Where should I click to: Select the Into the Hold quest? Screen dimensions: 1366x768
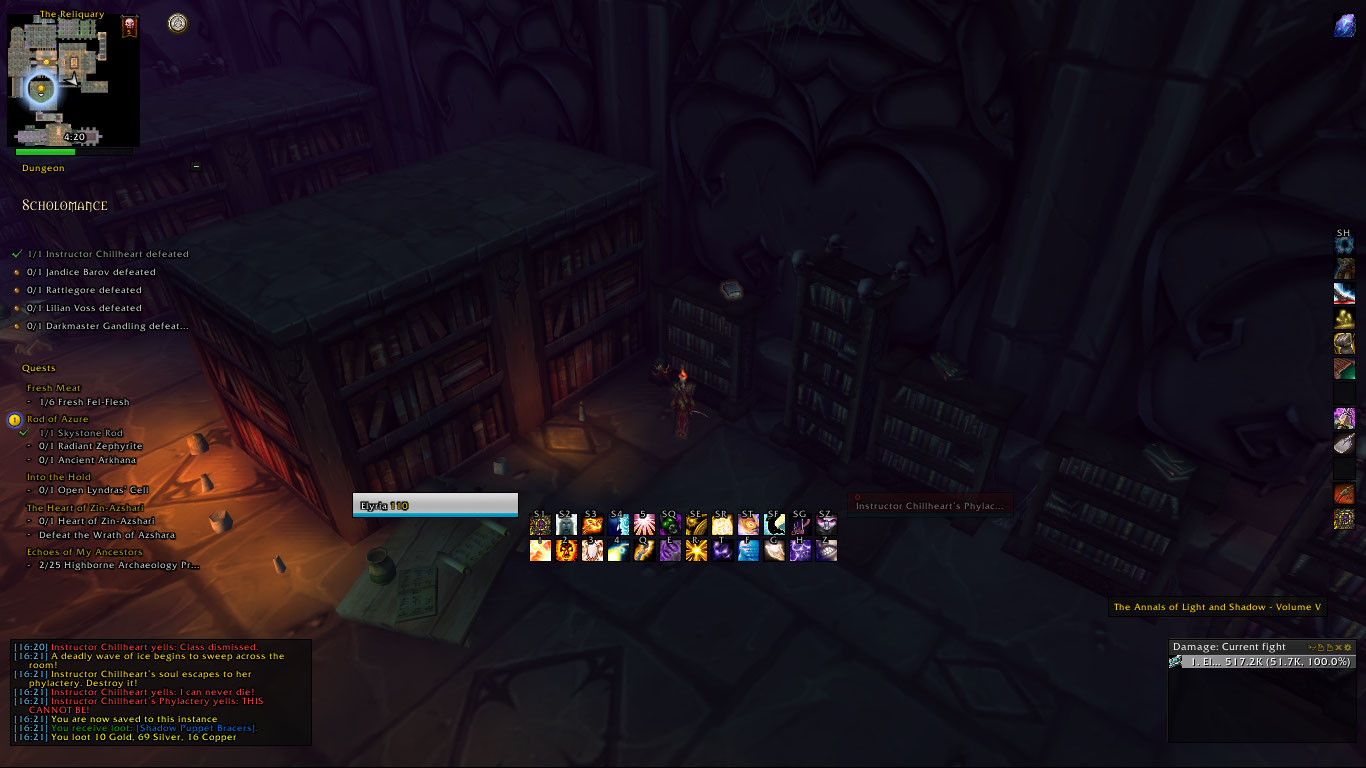[x=59, y=477]
